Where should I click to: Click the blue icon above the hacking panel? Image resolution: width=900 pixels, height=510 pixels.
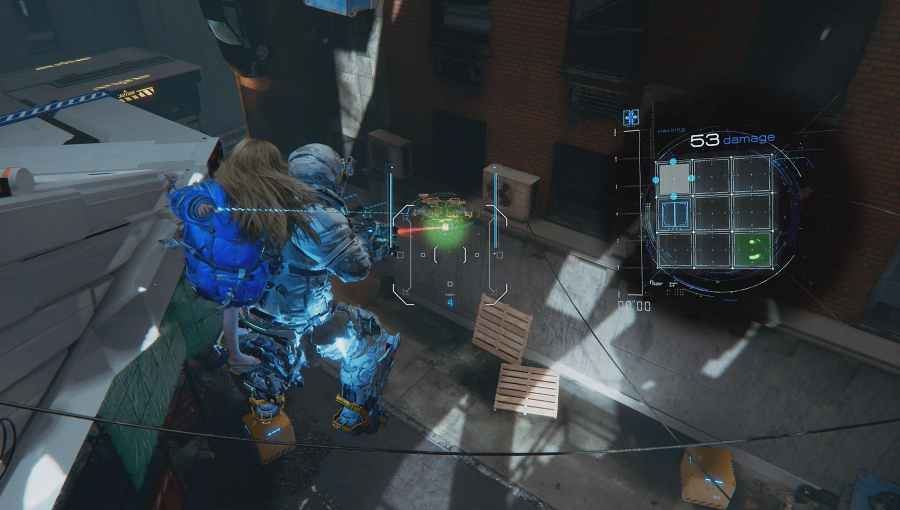click(631, 118)
